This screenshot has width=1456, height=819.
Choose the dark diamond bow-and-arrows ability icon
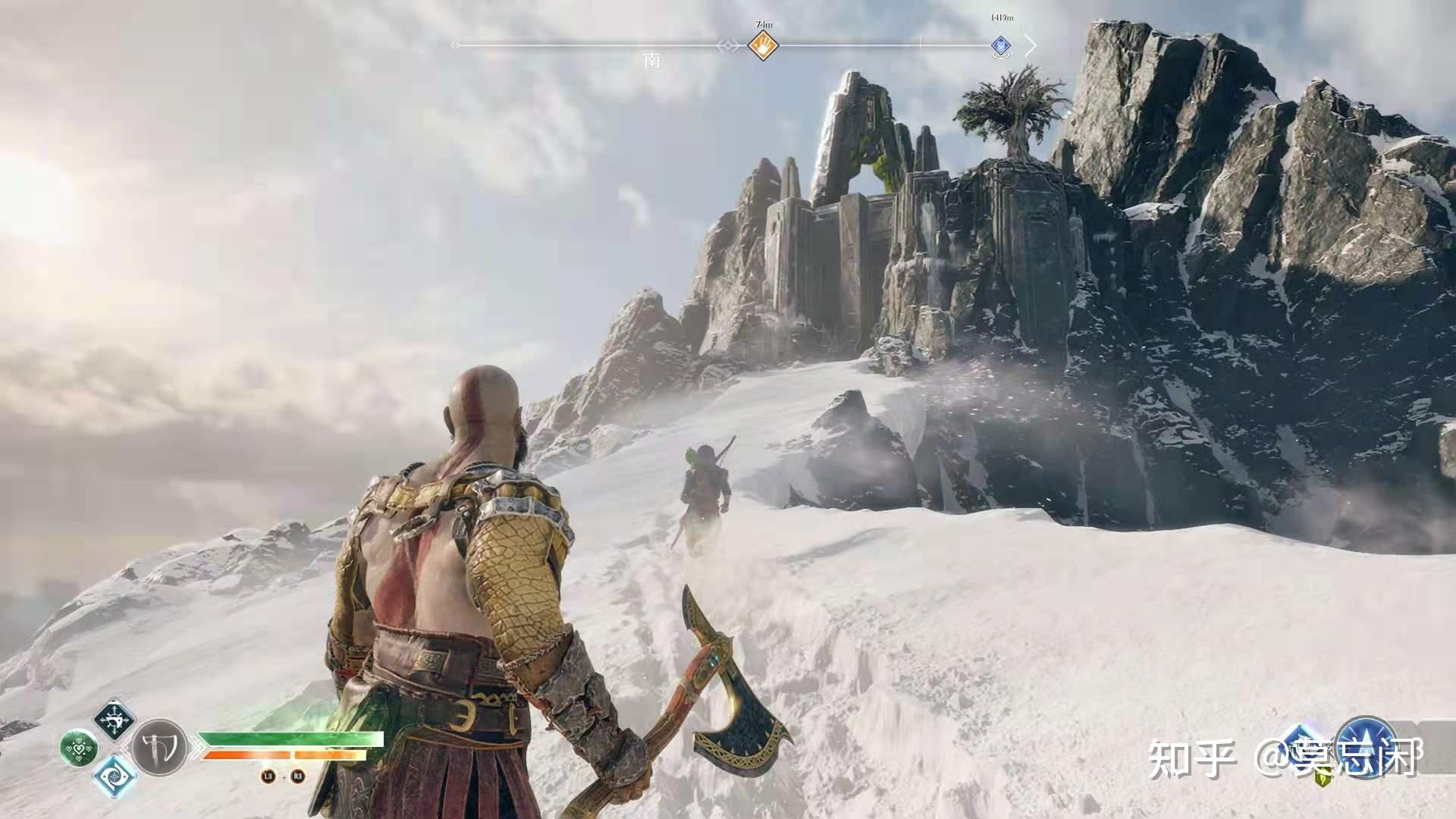(115, 720)
